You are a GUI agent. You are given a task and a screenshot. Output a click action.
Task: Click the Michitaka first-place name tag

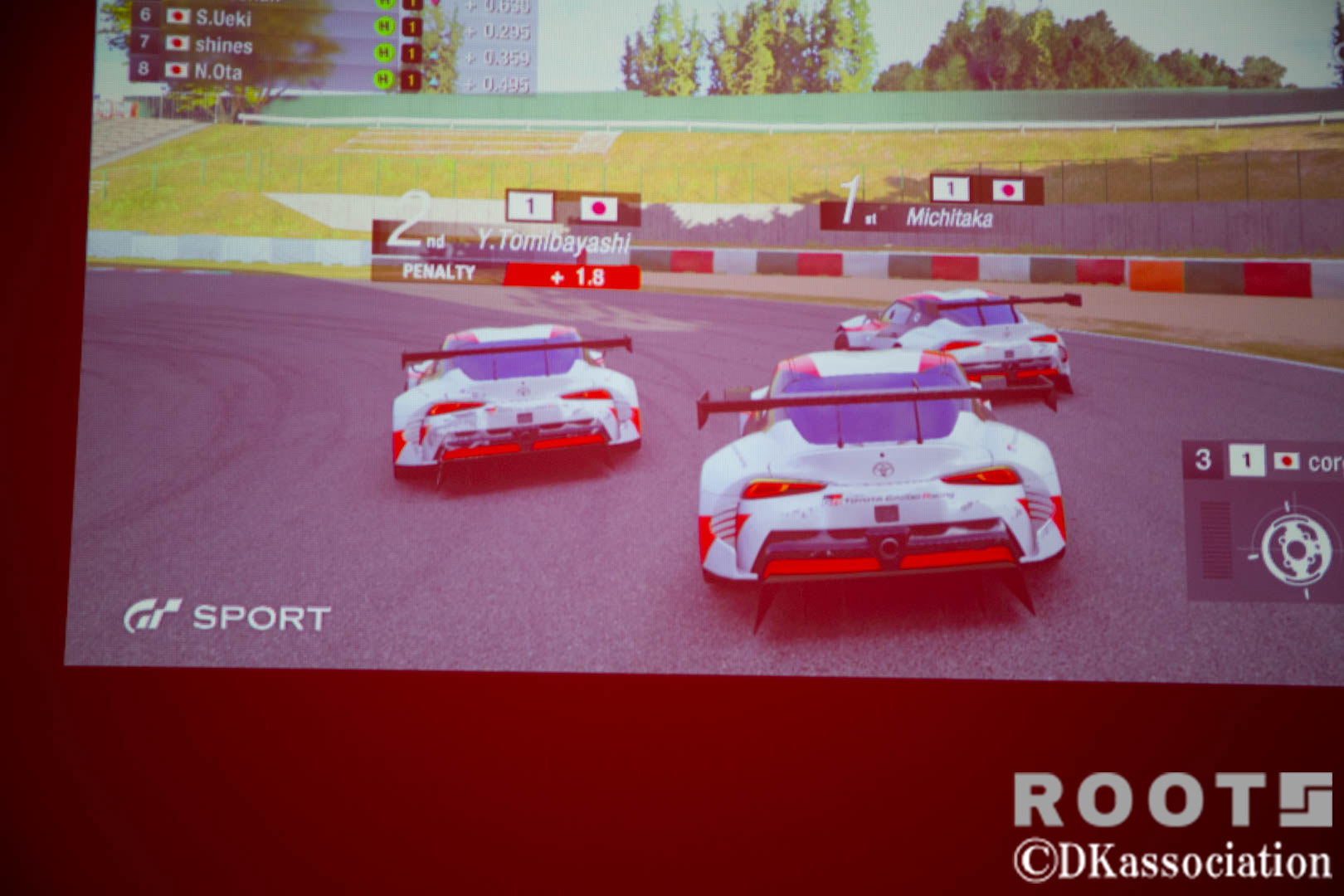pyautogui.click(x=948, y=218)
